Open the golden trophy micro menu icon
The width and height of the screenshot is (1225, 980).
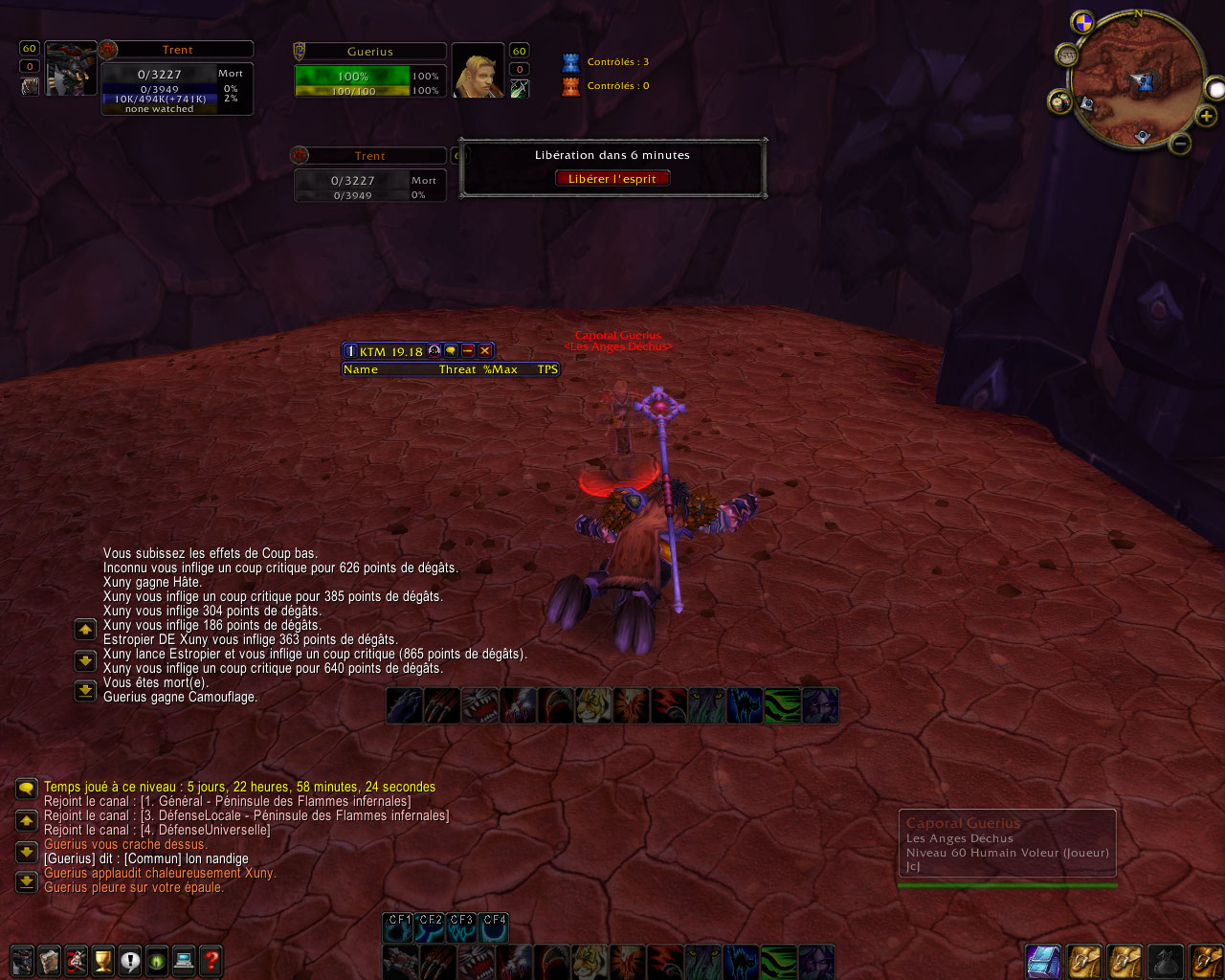tap(103, 960)
